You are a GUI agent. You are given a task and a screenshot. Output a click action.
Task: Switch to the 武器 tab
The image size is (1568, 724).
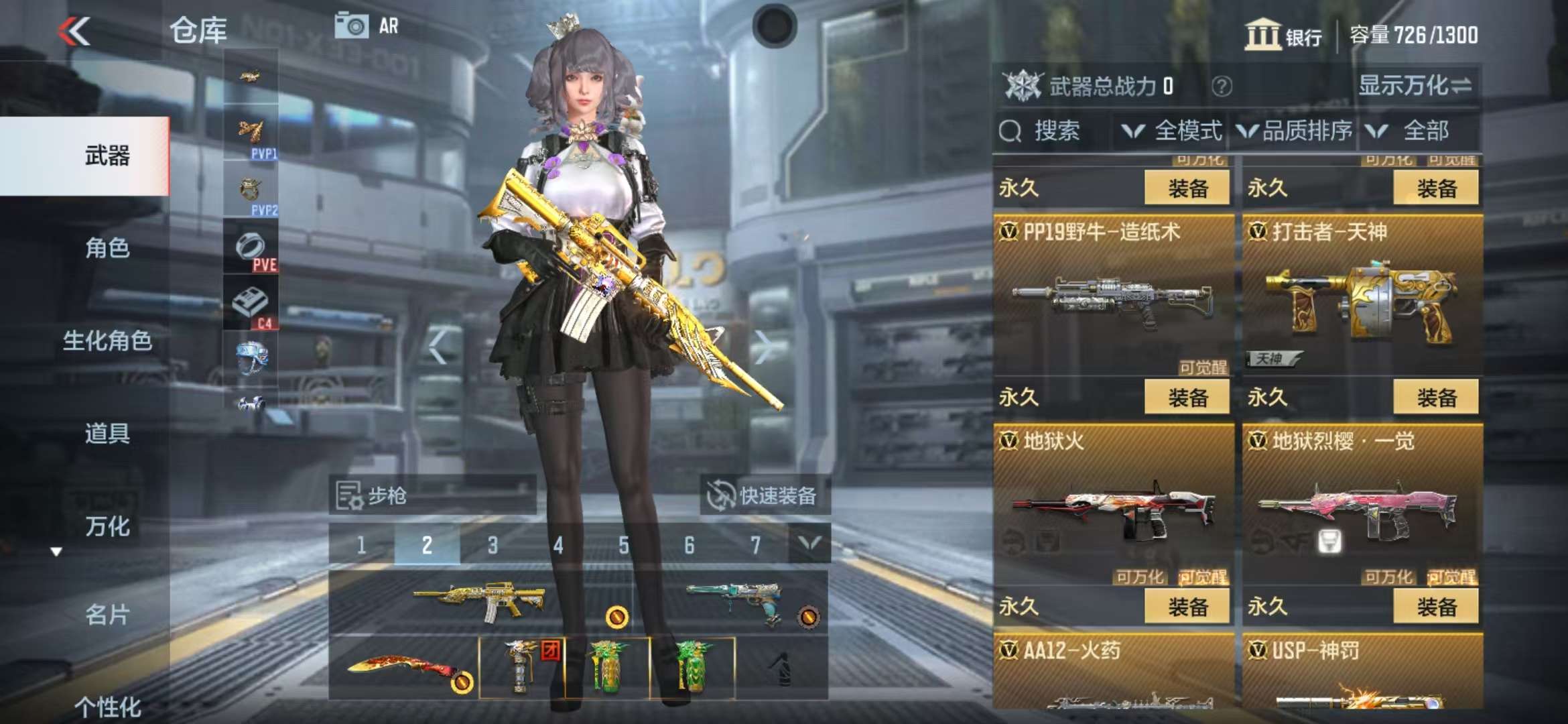pos(107,156)
